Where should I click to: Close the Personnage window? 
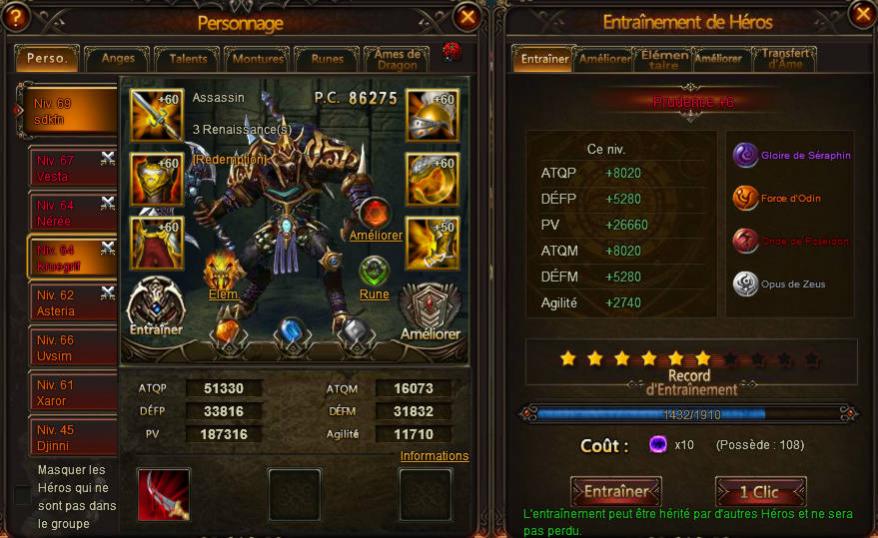pos(467,17)
